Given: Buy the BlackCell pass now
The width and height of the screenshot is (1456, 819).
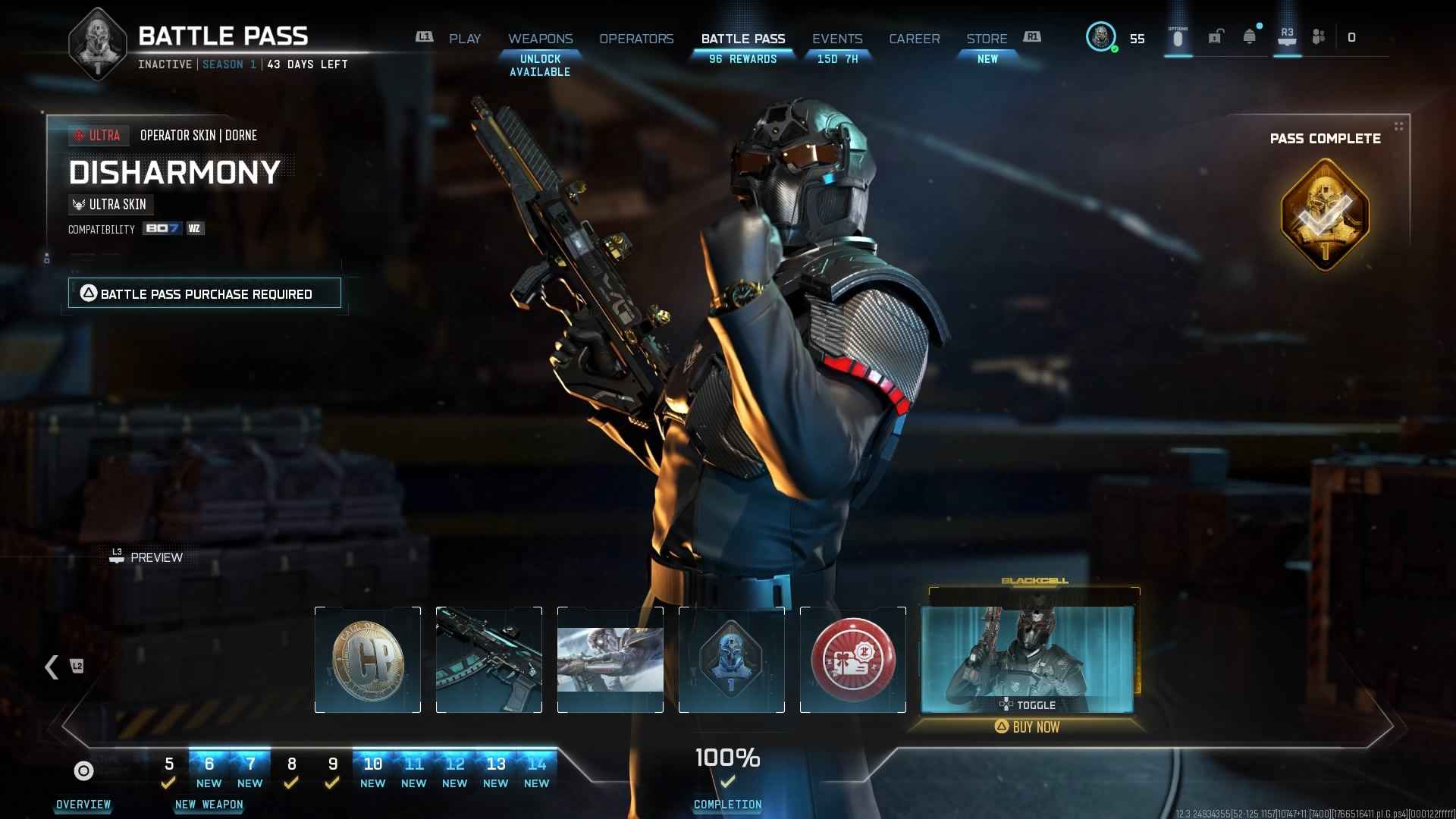Looking at the screenshot, I should (x=1028, y=727).
